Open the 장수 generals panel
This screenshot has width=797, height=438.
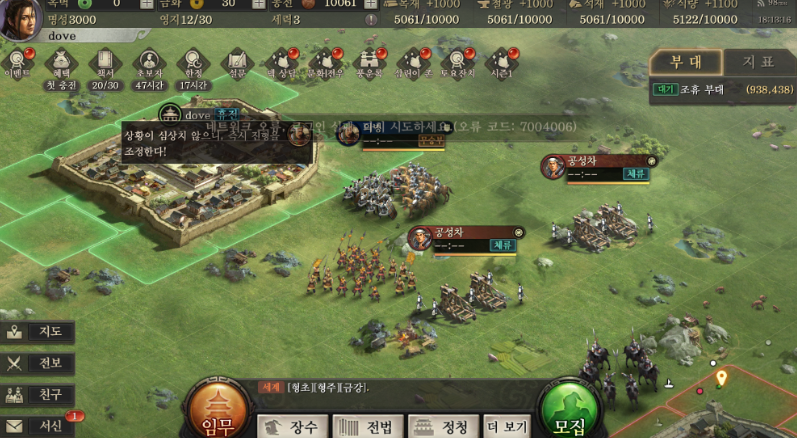[x=292, y=427]
